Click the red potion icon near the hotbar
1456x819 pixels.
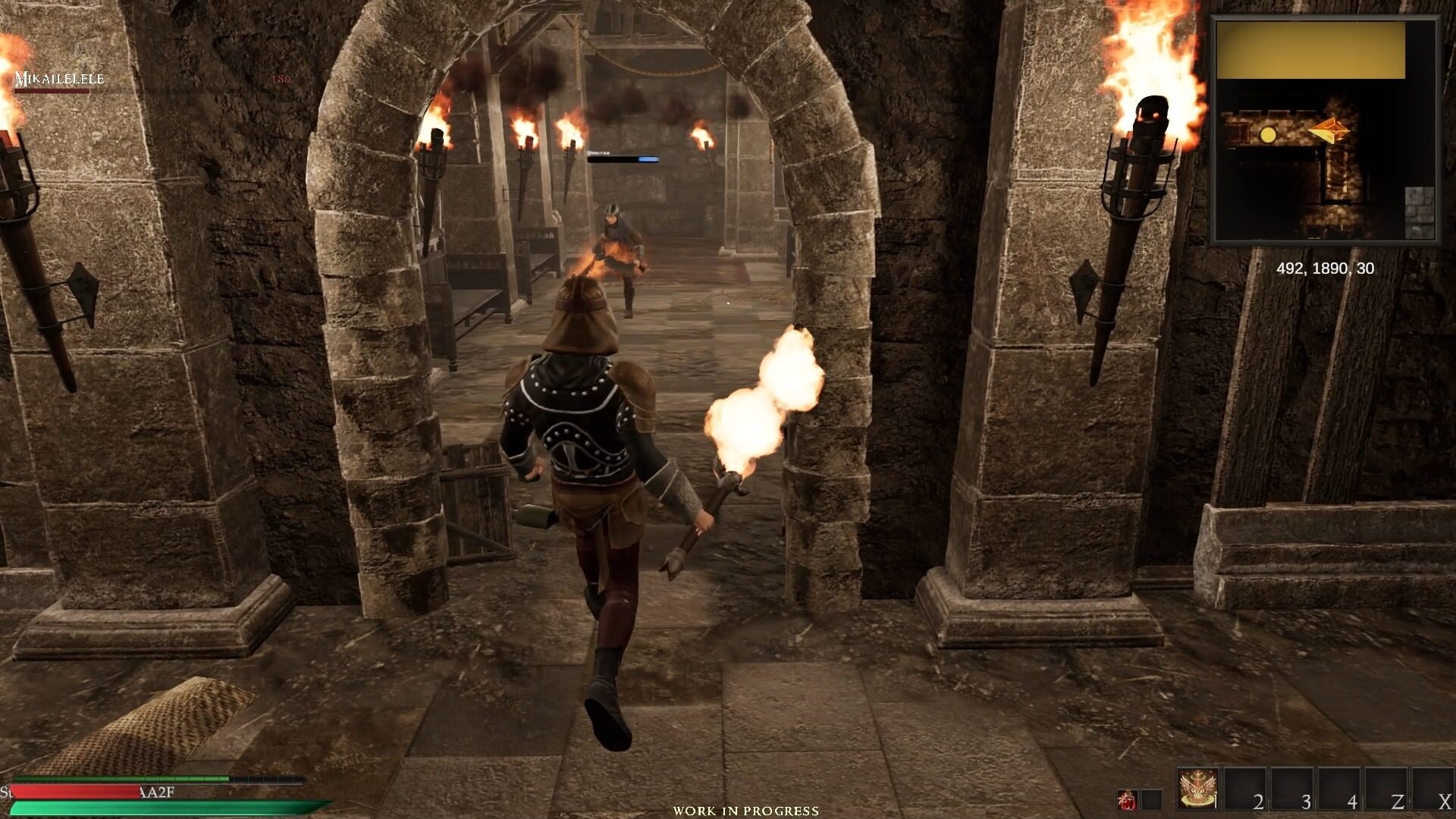(1128, 800)
